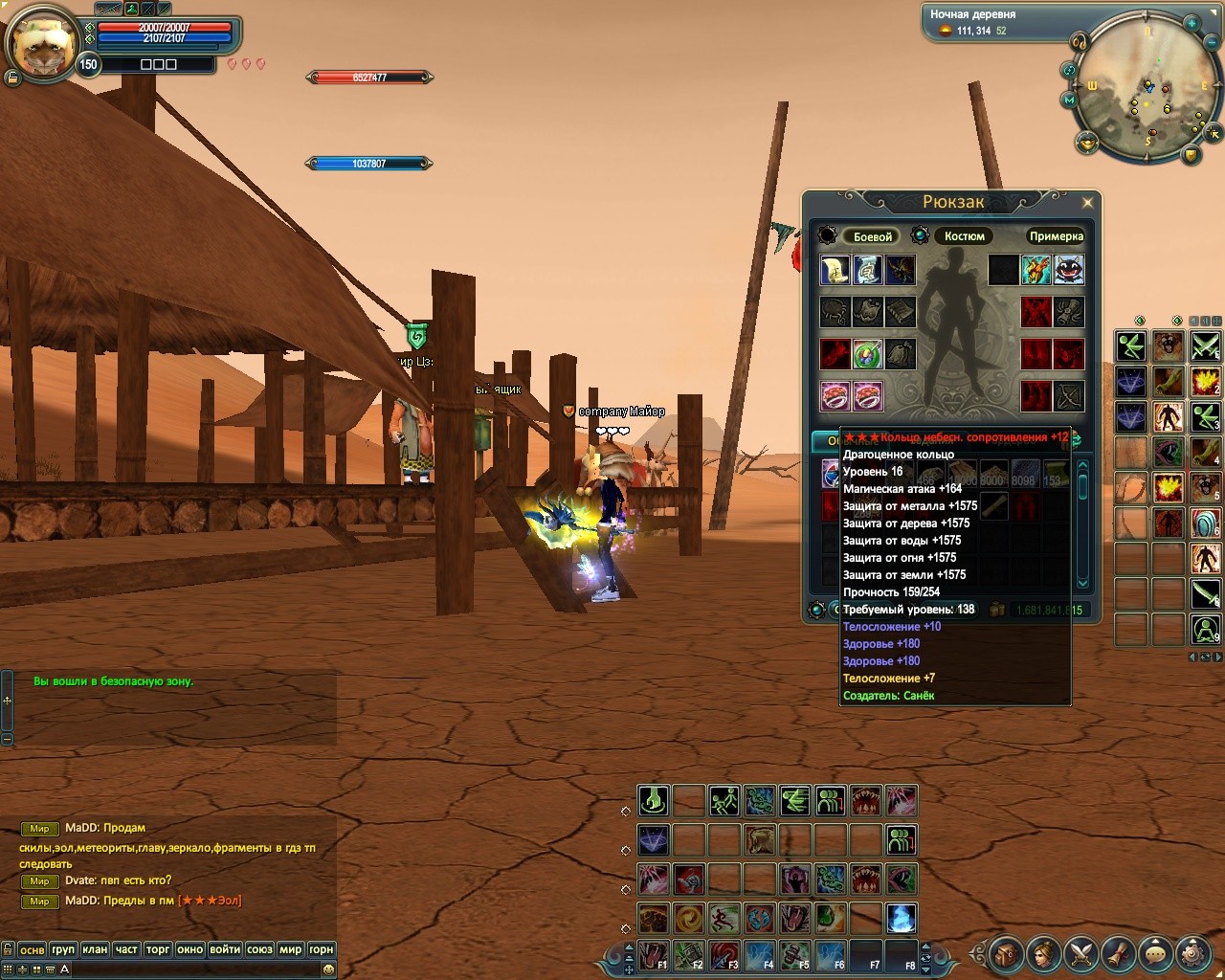Click the golden scroll equipment slot

(835, 270)
